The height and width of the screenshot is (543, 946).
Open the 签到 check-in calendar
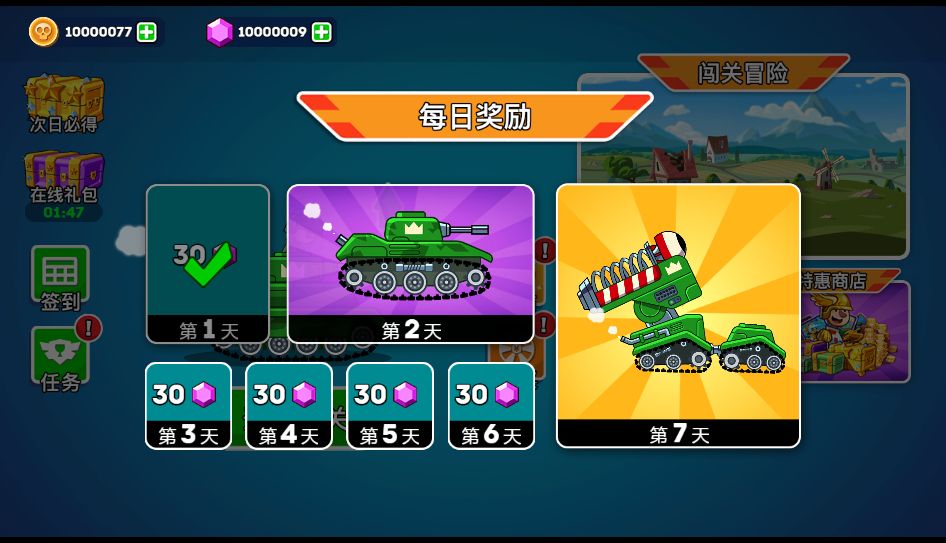coord(60,277)
